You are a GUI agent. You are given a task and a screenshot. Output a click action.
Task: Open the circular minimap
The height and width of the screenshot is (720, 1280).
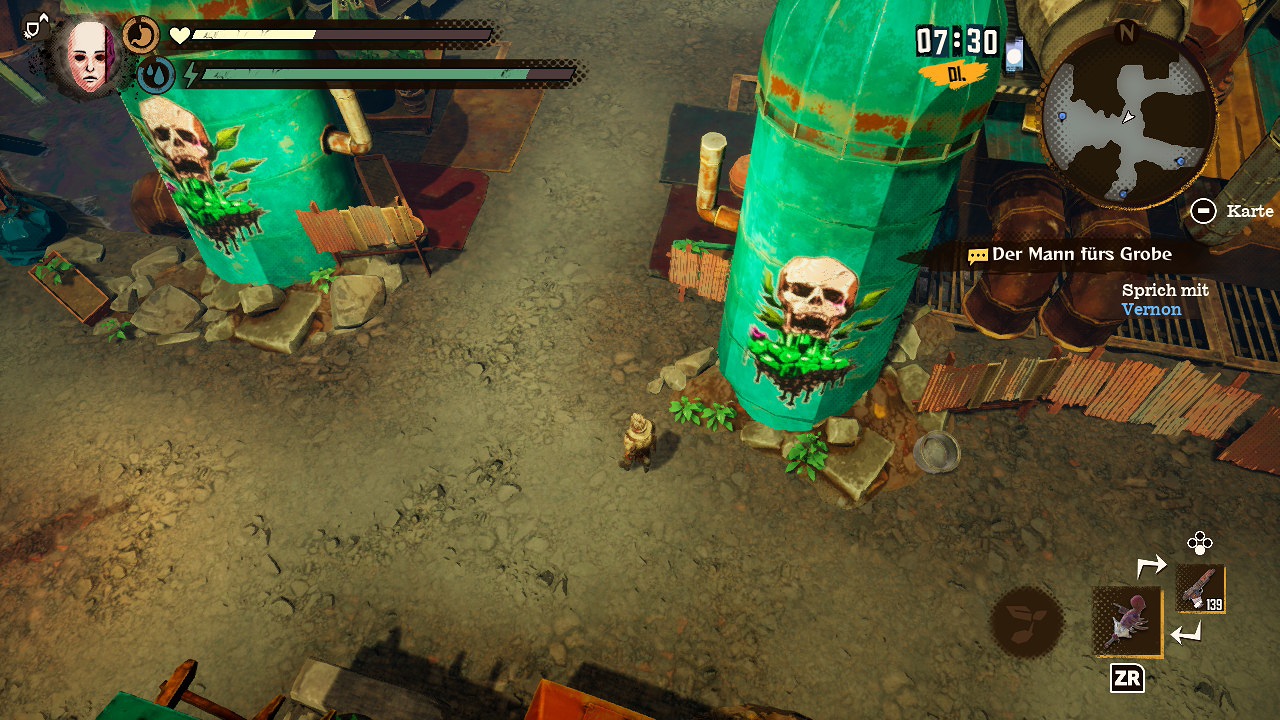tap(1128, 120)
